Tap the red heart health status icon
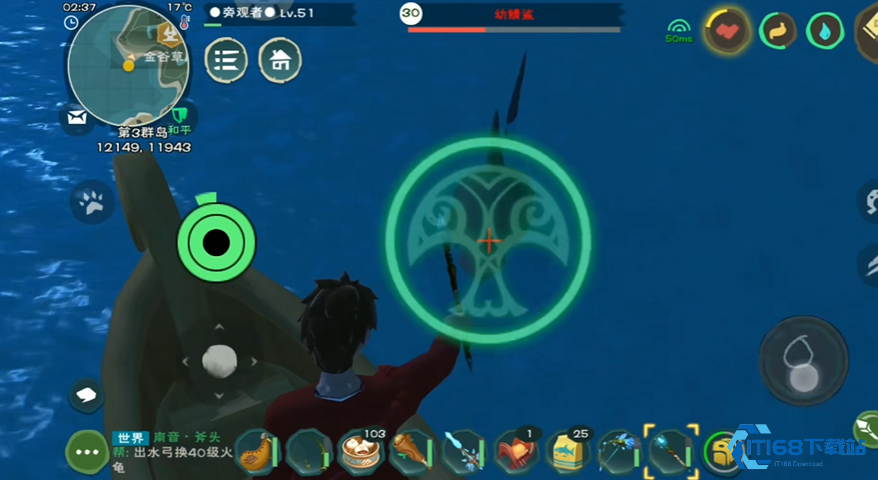Screen dimensions: 878x480 coord(728,32)
